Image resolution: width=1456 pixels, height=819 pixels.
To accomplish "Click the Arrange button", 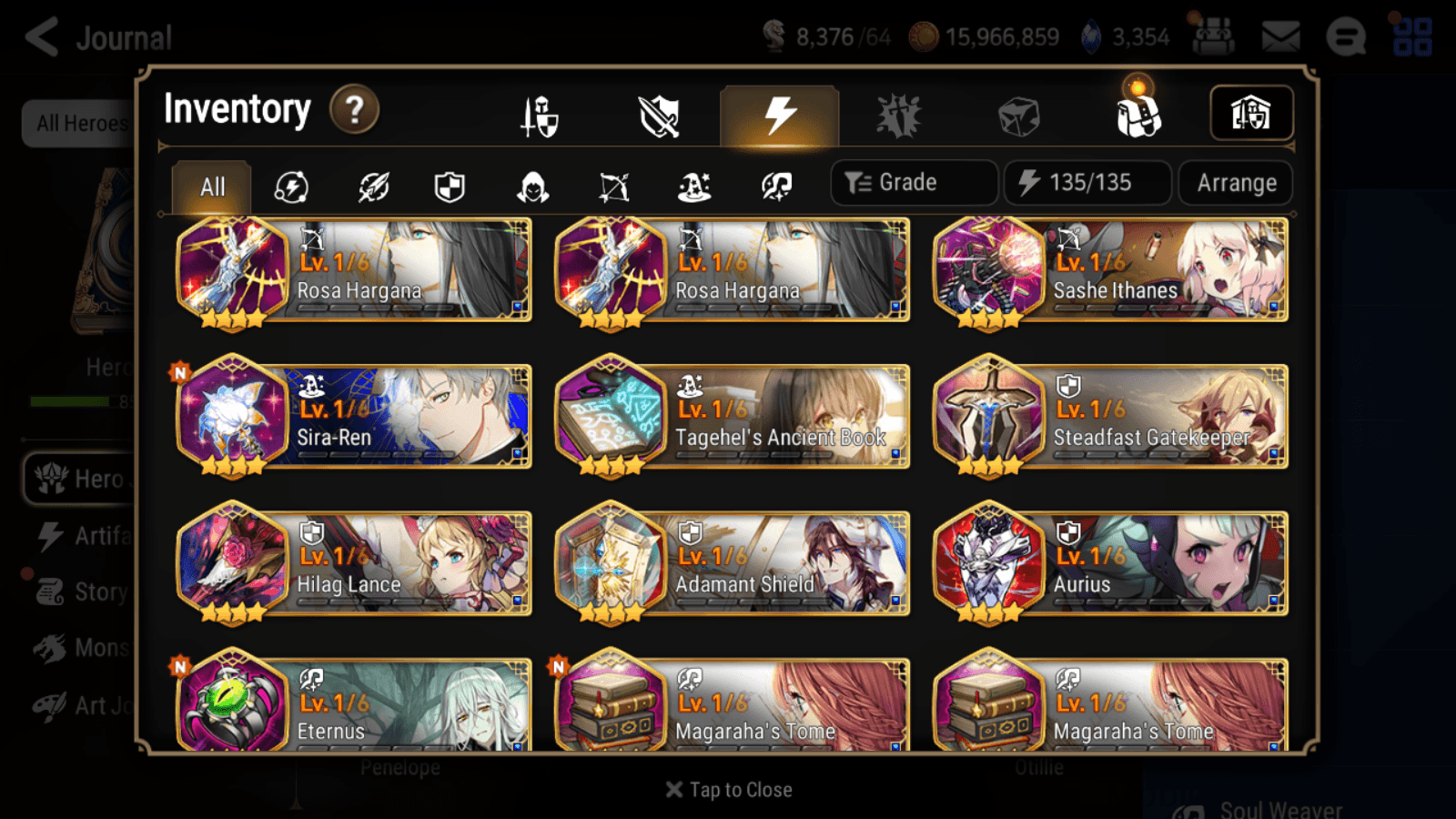I will click(1235, 182).
